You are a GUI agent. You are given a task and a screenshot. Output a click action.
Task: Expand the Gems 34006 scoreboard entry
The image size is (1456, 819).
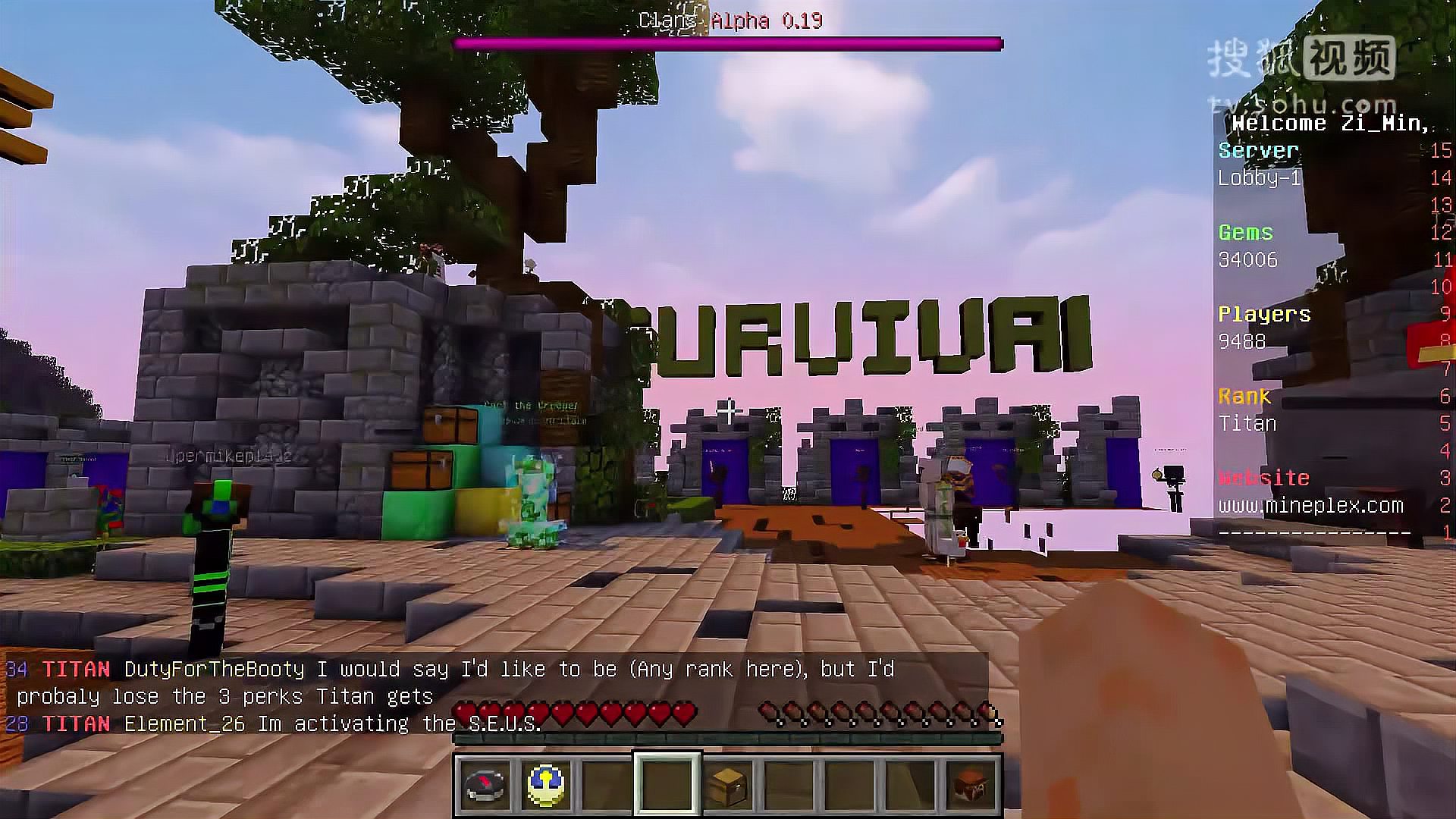tap(1250, 246)
